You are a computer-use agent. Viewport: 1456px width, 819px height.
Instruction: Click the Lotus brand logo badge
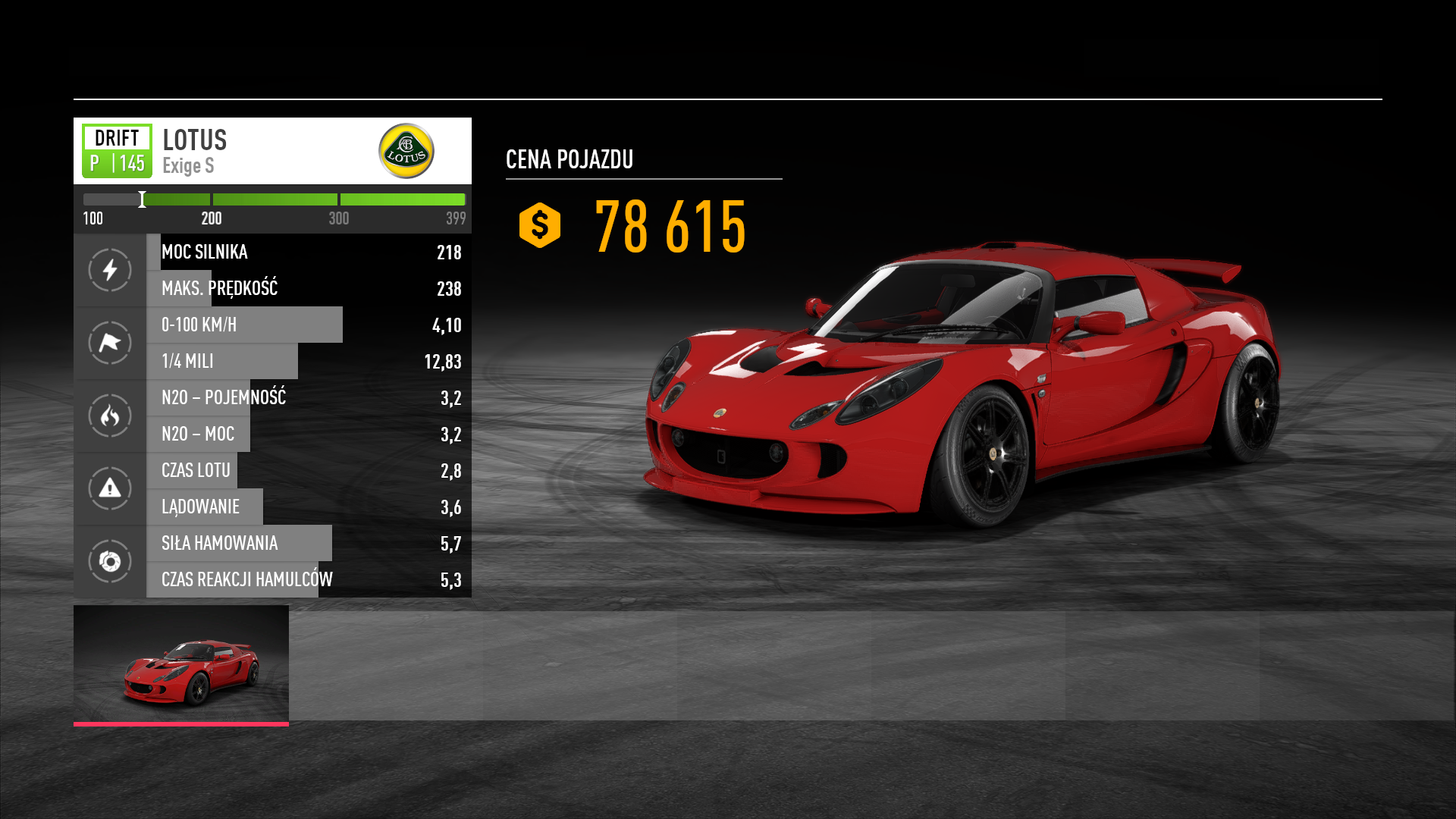(406, 151)
